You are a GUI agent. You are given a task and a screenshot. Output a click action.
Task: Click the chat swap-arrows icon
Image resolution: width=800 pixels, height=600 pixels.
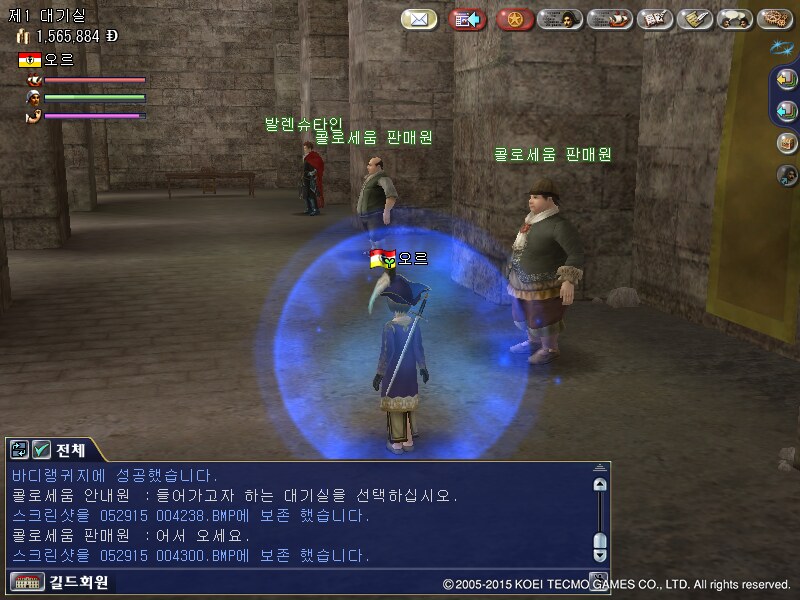point(20,449)
